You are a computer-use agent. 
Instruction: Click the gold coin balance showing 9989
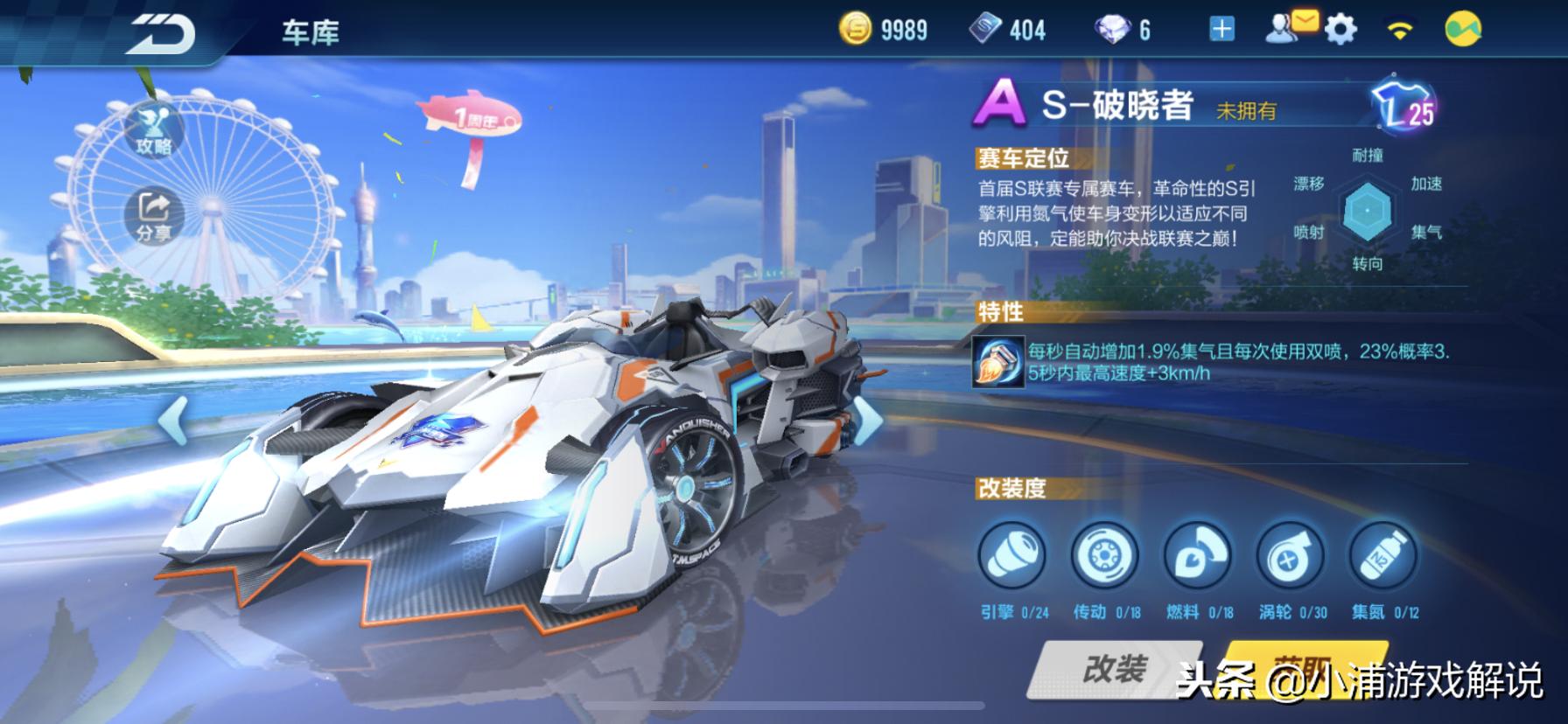tap(884, 29)
